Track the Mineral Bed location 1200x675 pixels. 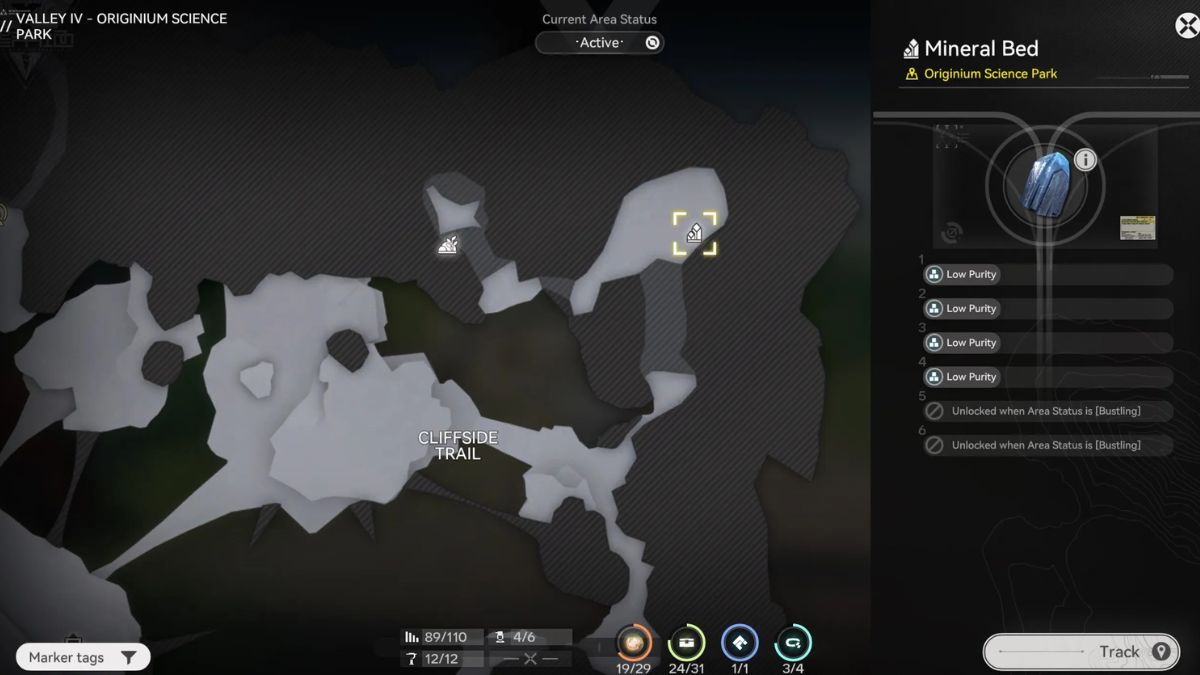pyautogui.click(x=1078, y=651)
